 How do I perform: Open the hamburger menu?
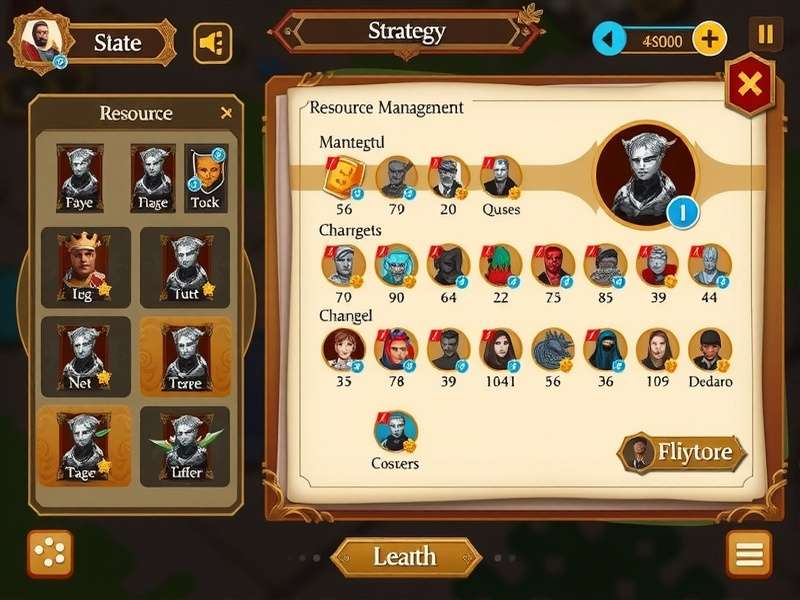749,554
